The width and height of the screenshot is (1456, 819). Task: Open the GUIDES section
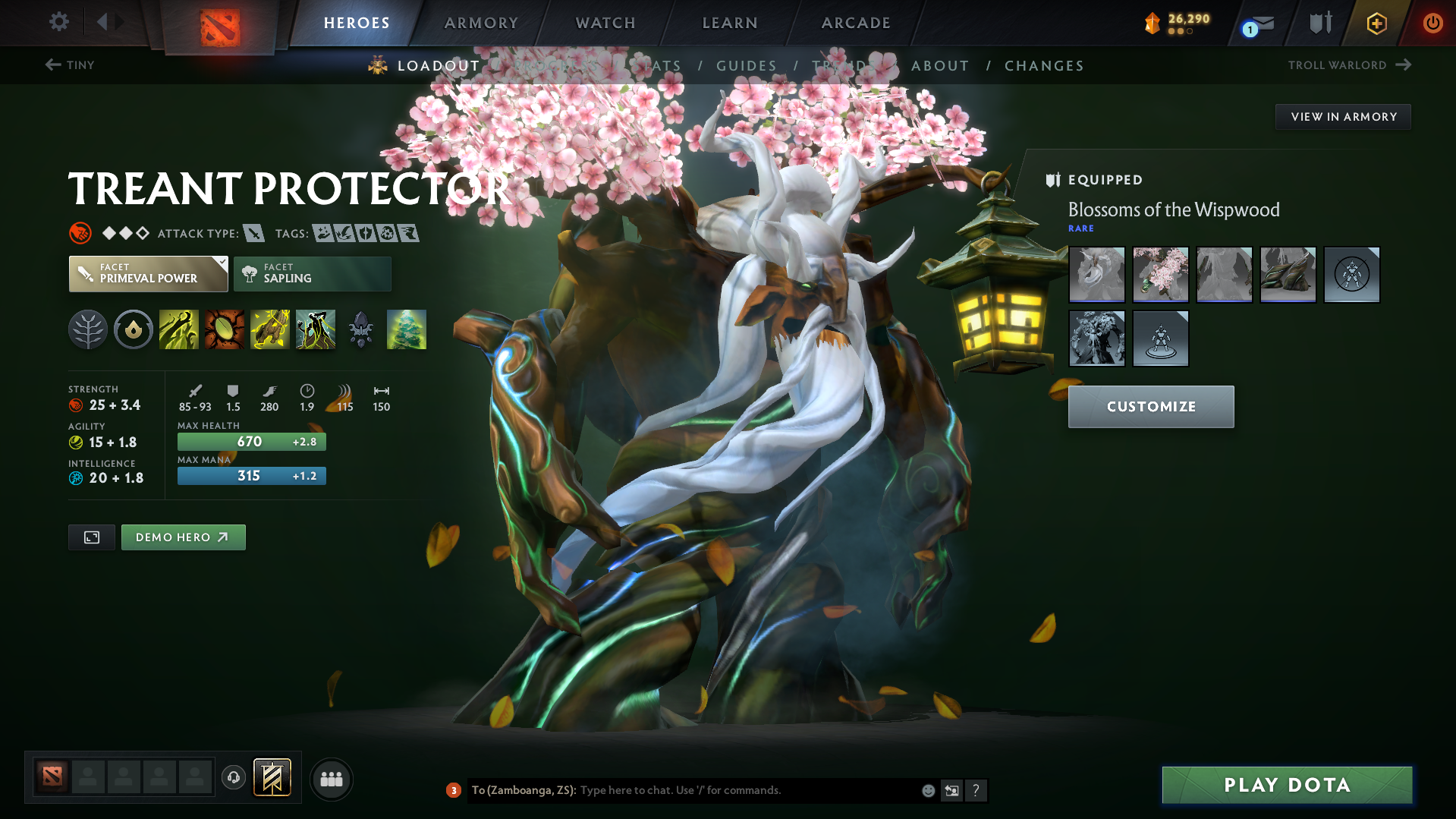click(746, 65)
